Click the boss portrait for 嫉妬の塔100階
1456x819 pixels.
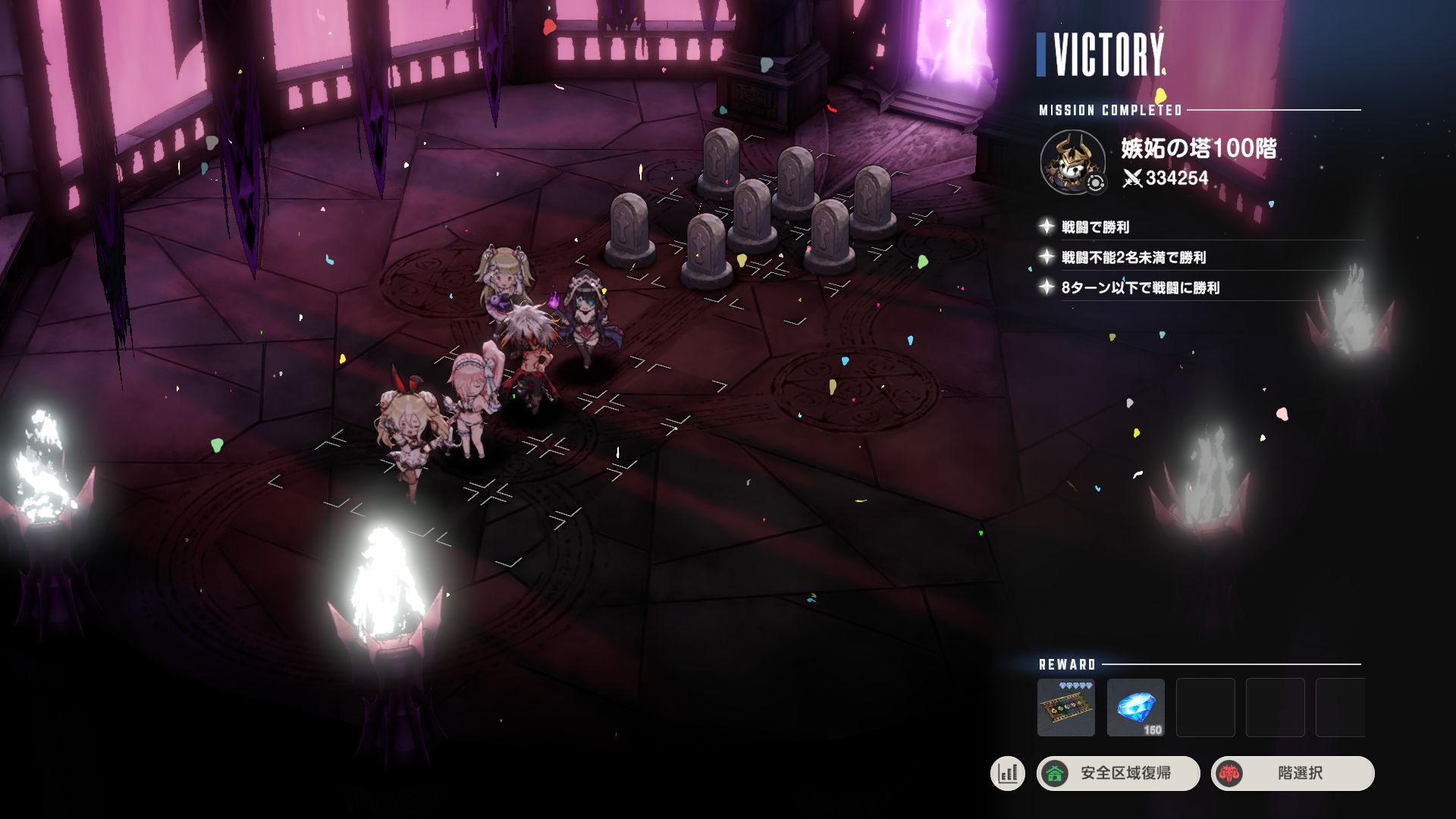1072,162
